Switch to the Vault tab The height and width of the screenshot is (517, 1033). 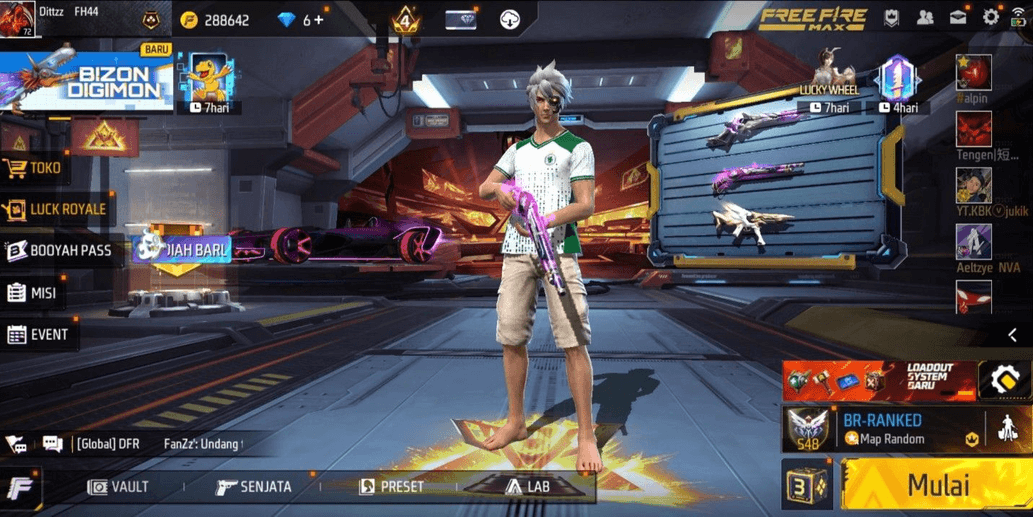[x=119, y=487]
